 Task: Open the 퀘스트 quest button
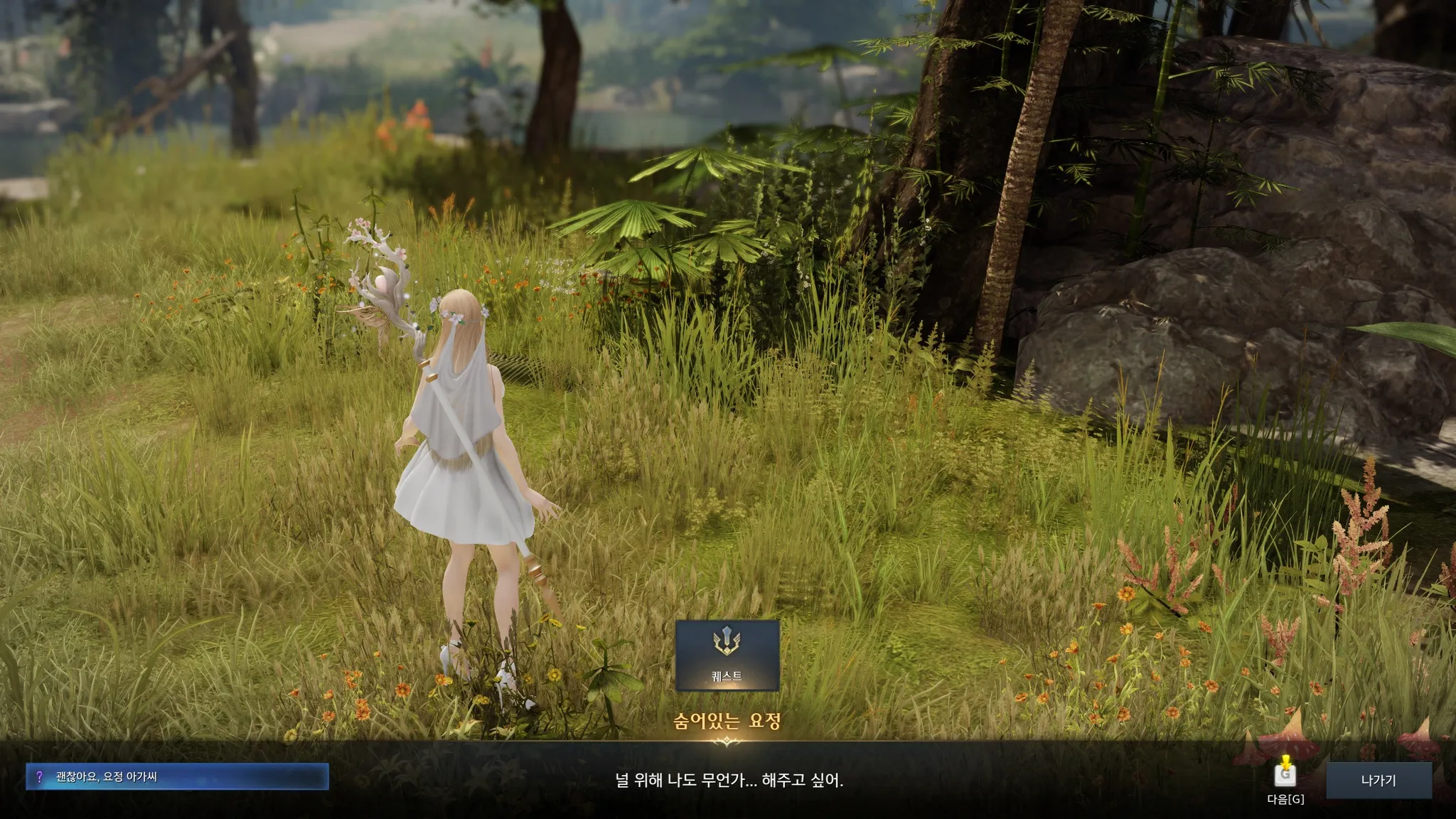coord(727,655)
